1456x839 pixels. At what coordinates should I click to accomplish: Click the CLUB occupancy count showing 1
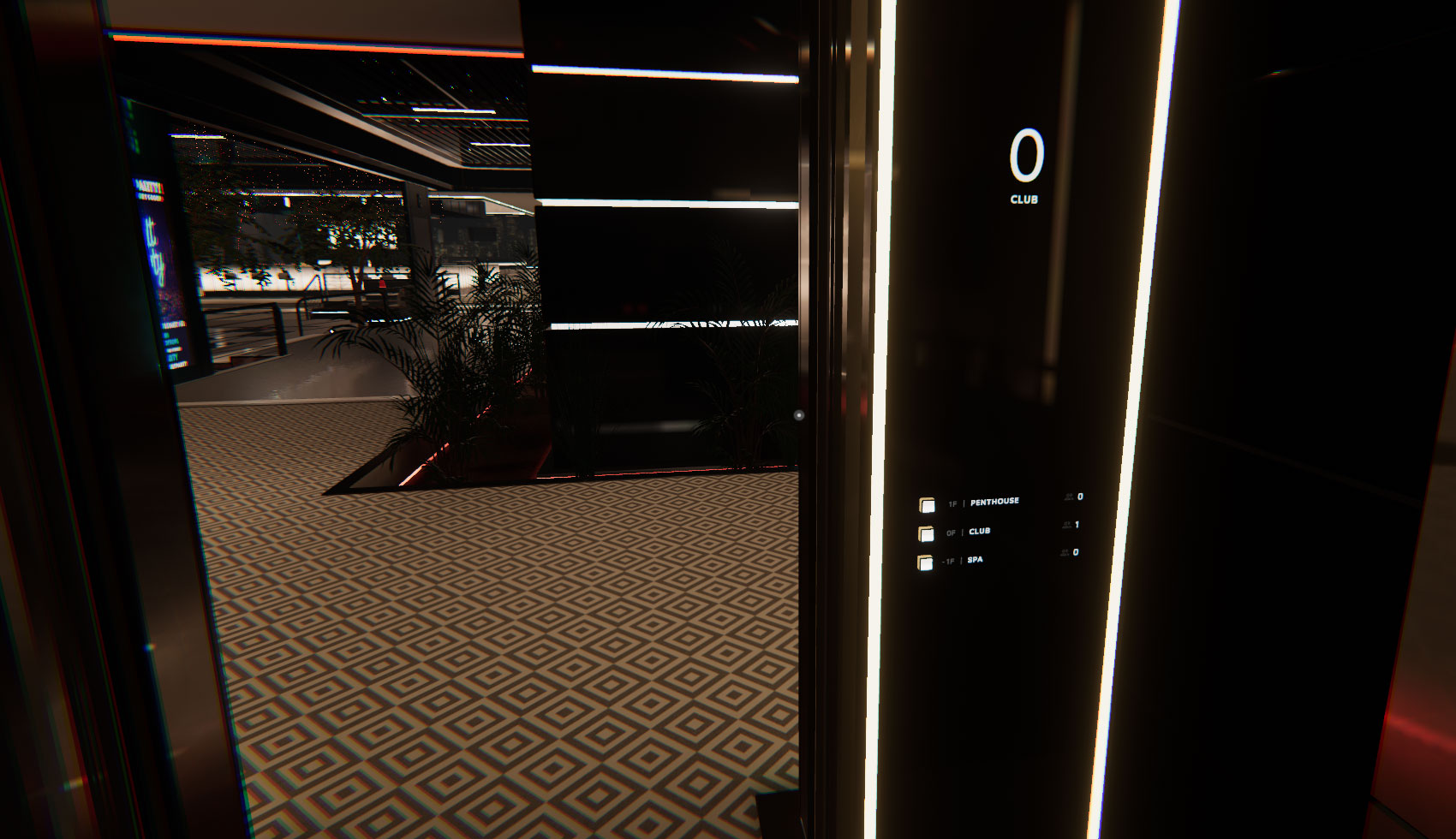tap(1077, 524)
